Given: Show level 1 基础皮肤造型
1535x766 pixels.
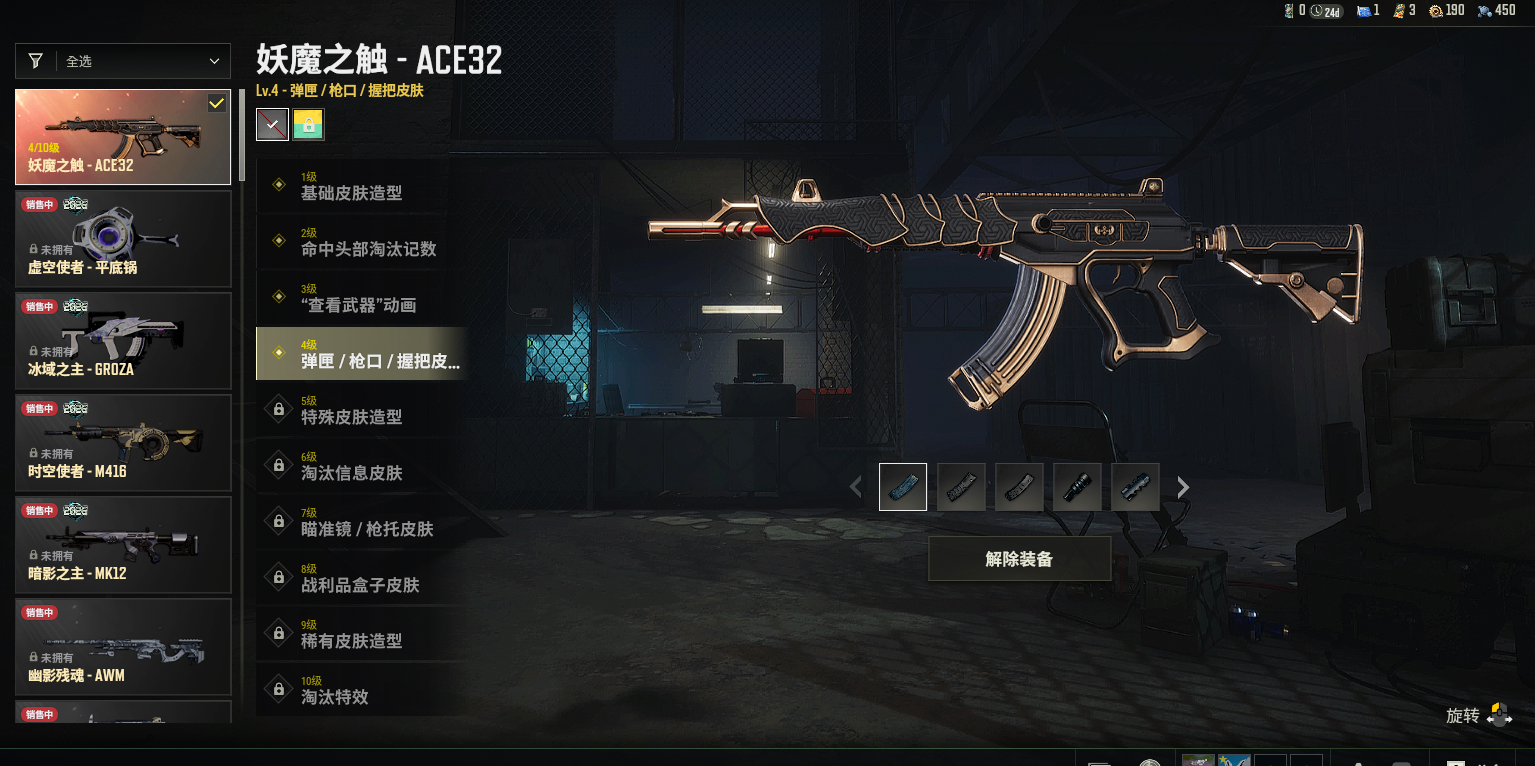Looking at the screenshot, I should coord(362,186).
